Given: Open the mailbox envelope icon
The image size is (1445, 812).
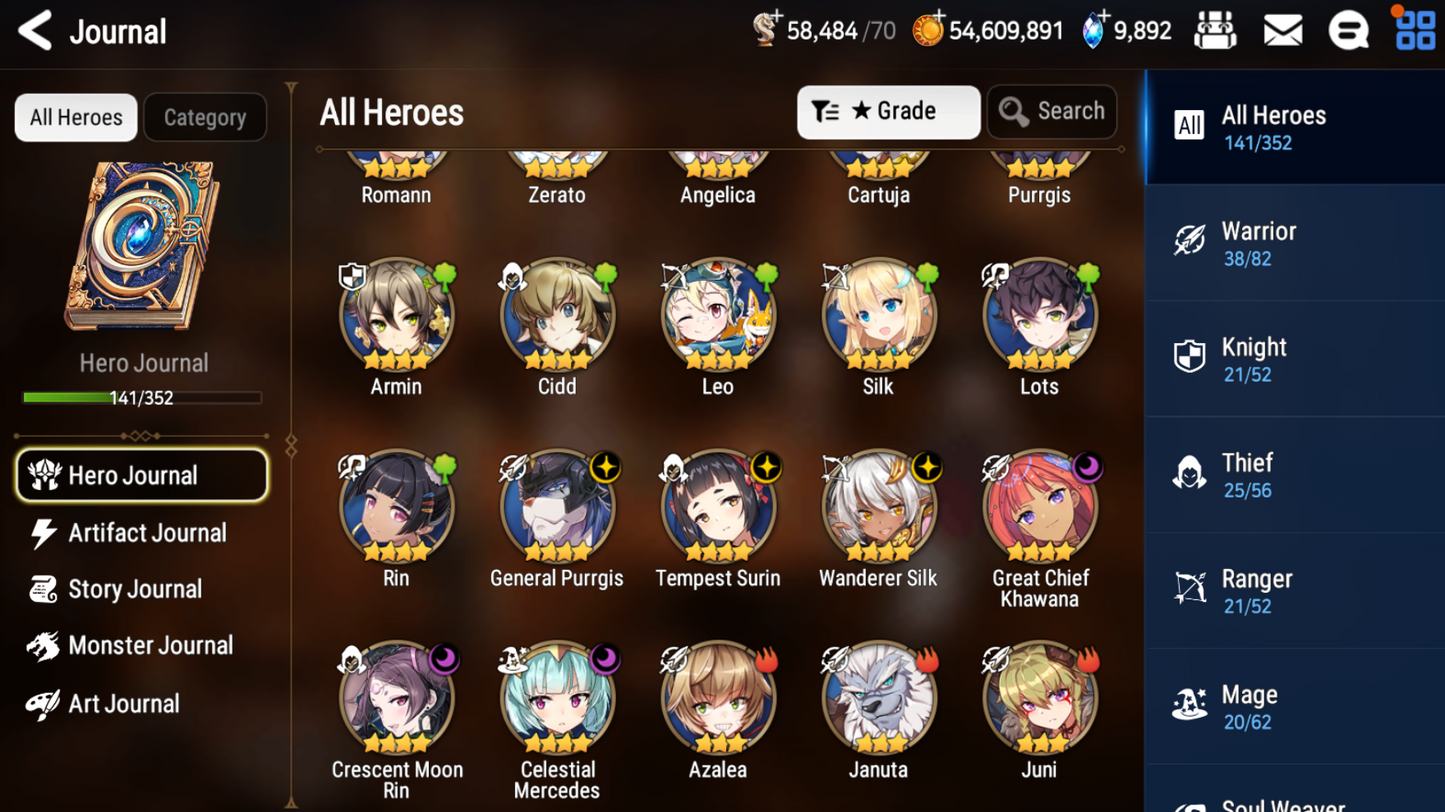Looking at the screenshot, I should pyautogui.click(x=1282, y=31).
